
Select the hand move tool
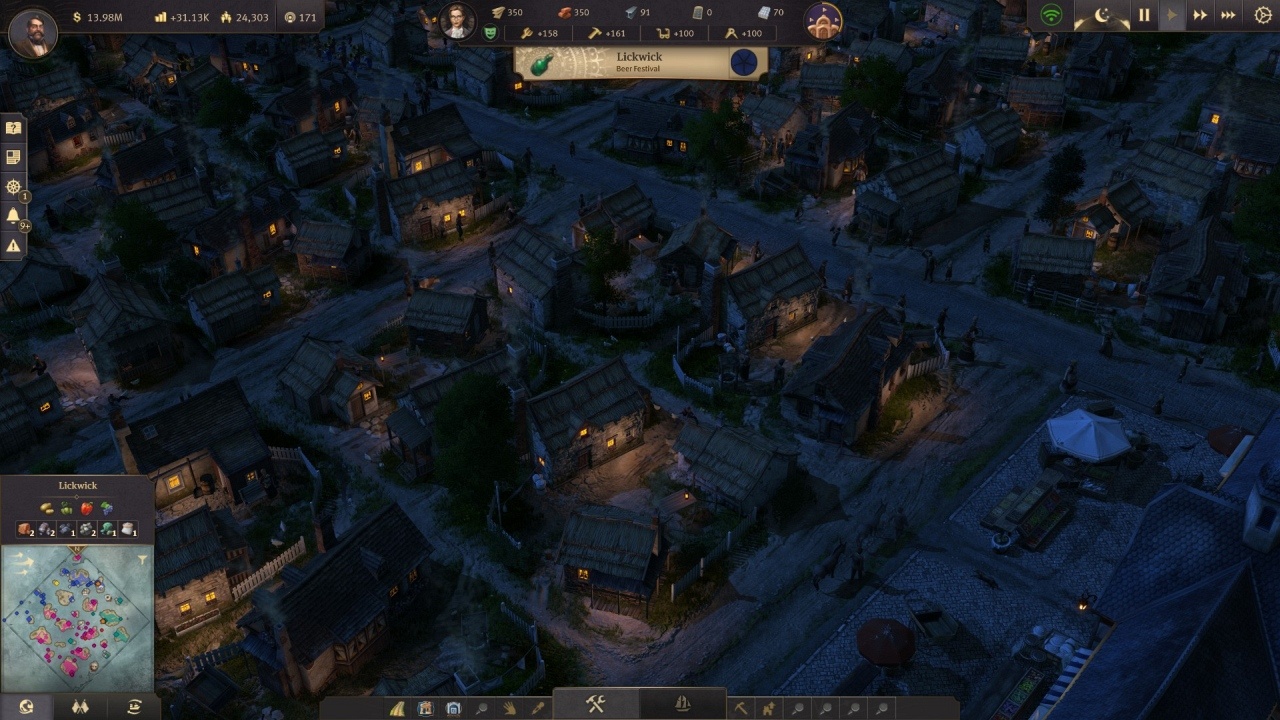[510, 708]
